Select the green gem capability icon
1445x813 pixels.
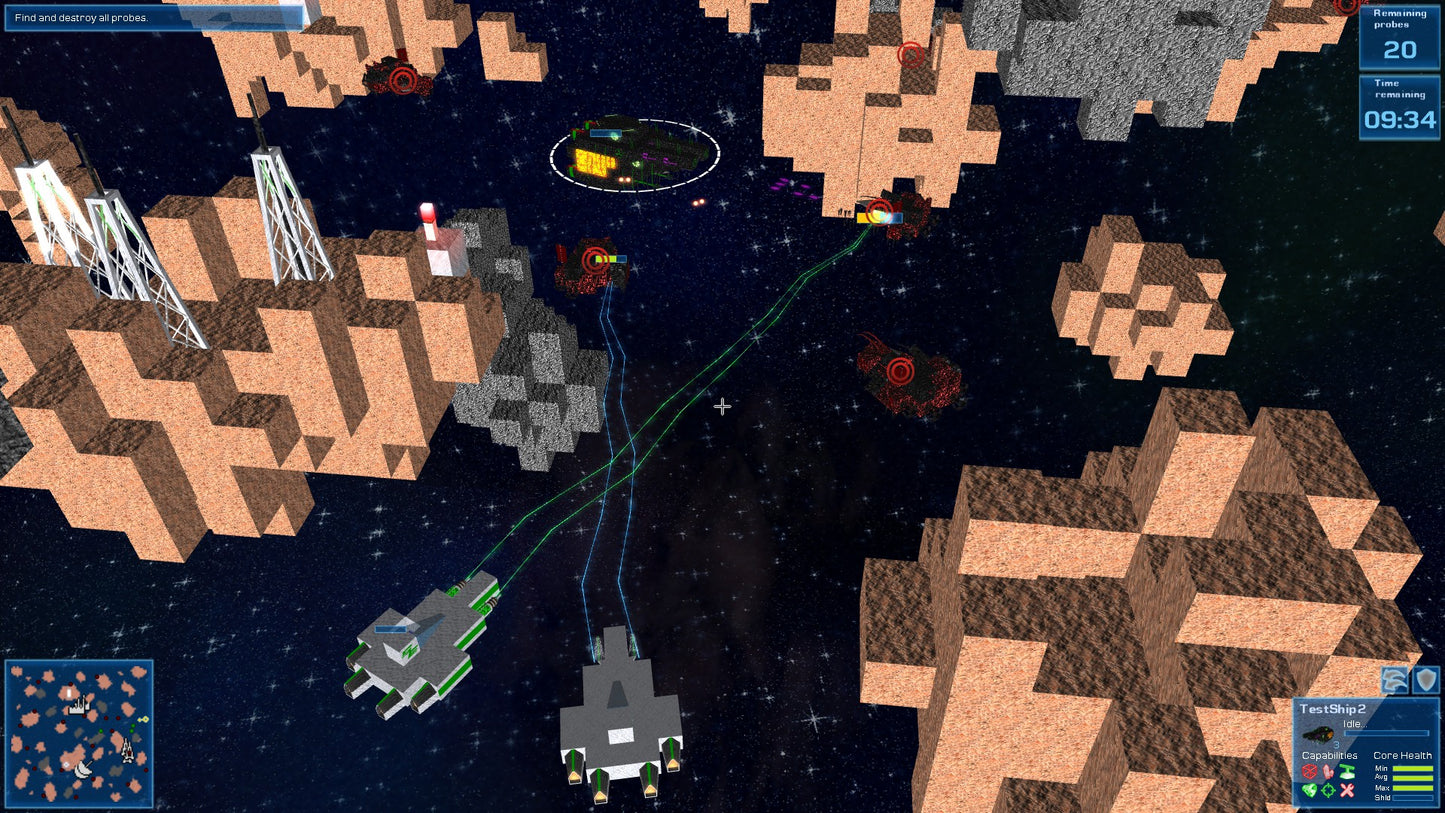click(1308, 789)
